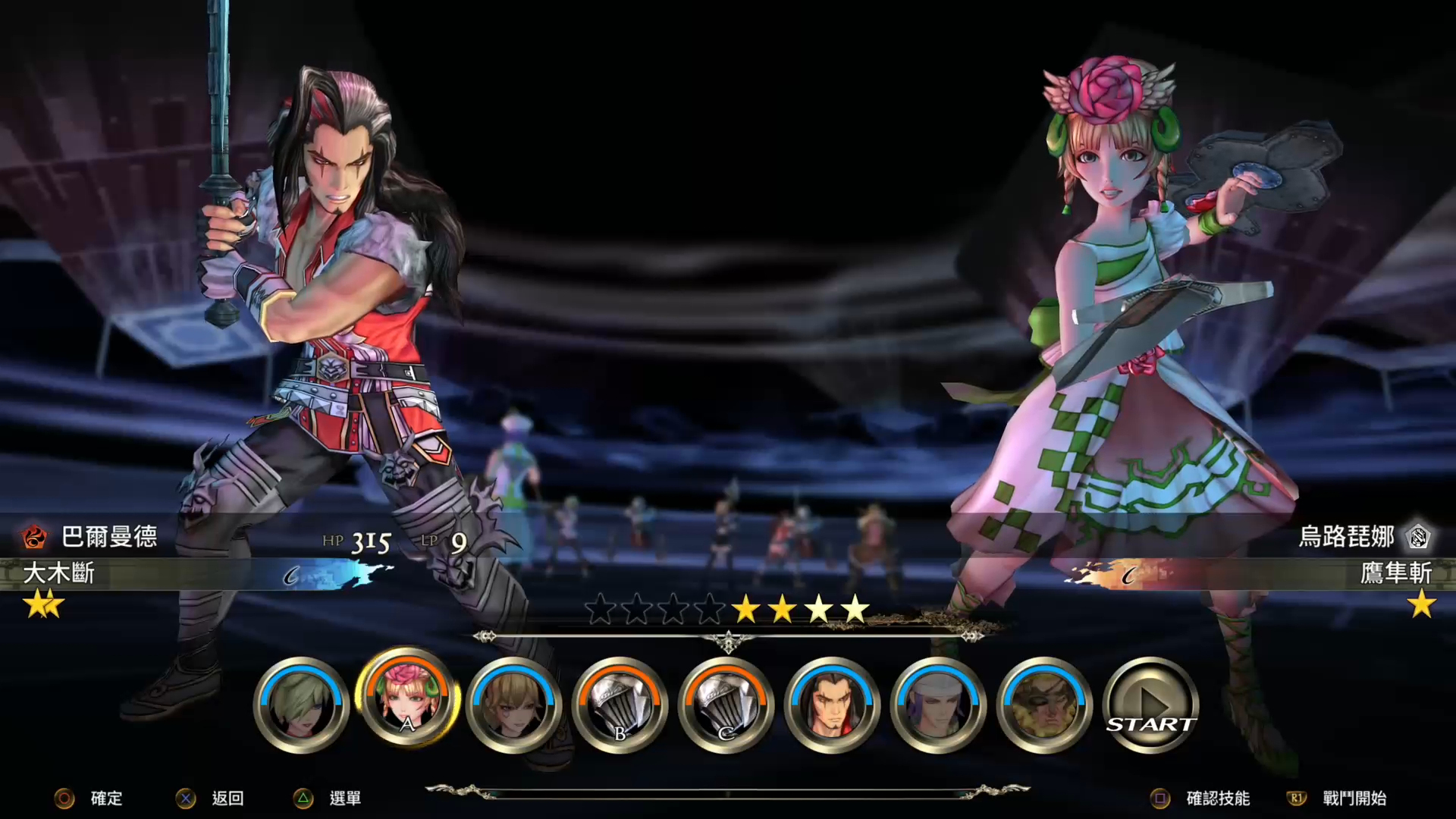Select the green-haired character portrait

pyautogui.click(x=301, y=706)
